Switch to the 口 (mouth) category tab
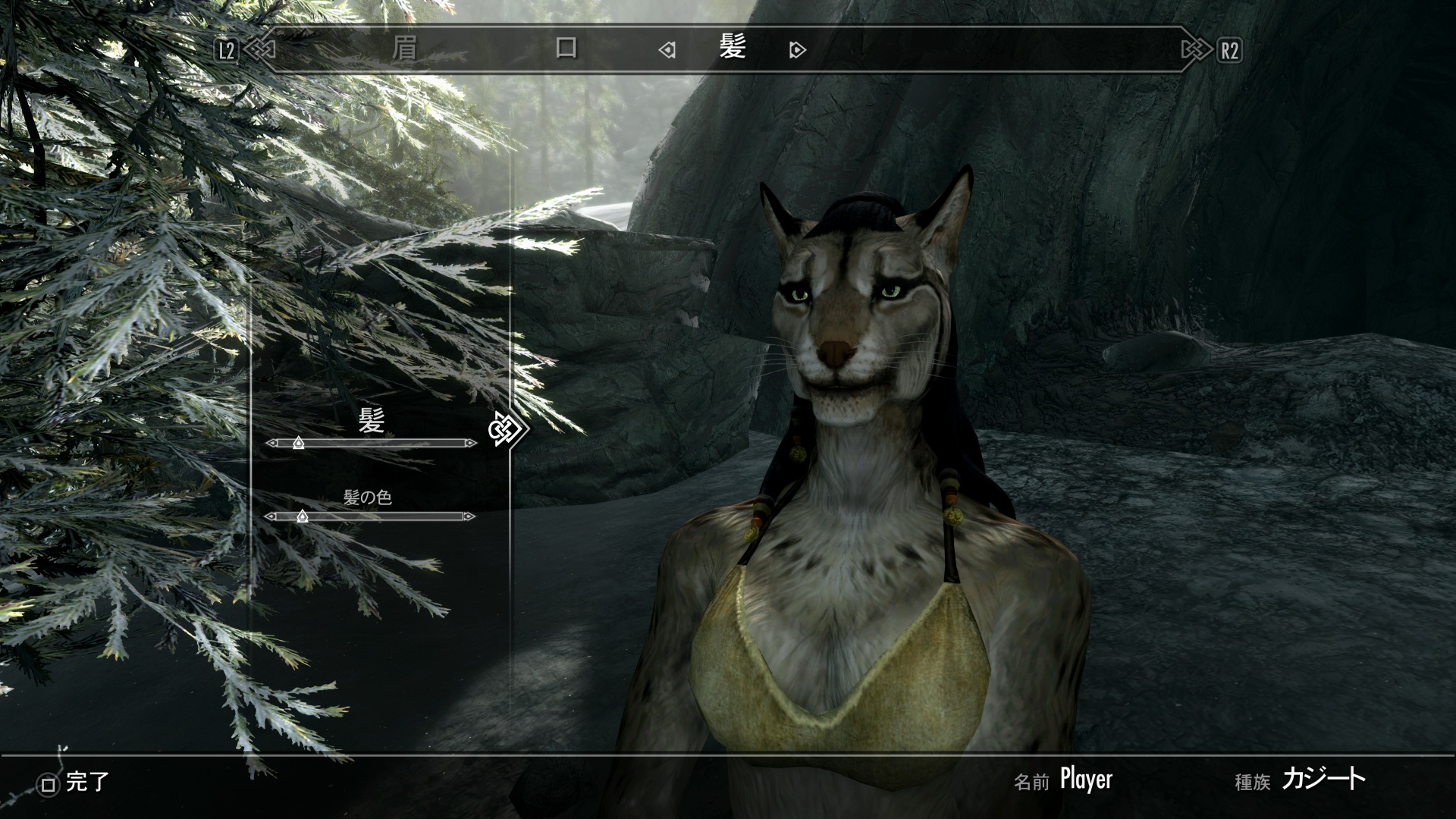The width and height of the screenshot is (1456, 819). (x=566, y=49)
